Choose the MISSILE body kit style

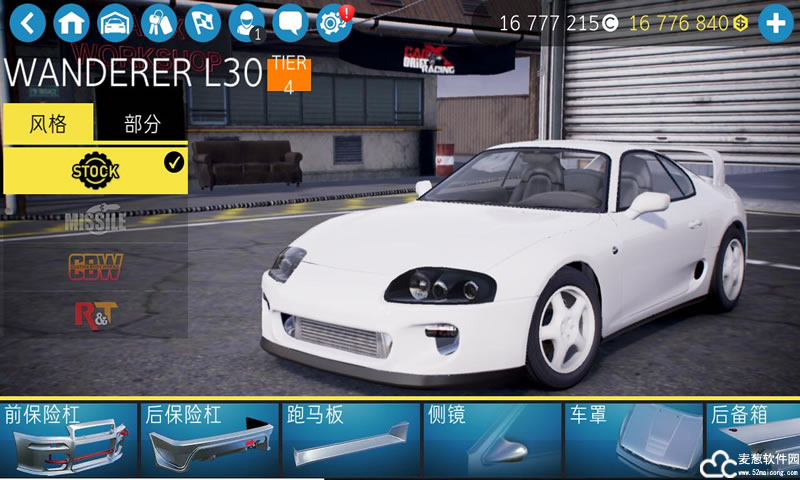(95, 219)
